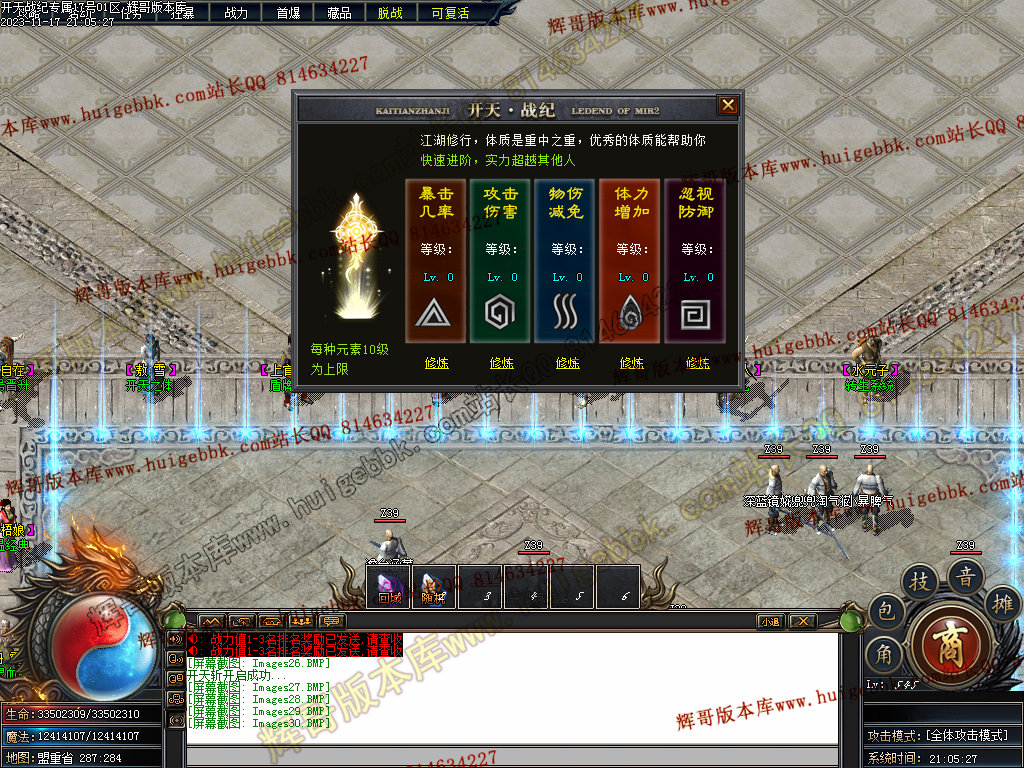Open the bag with the 包 button
Image resolution: width=1024 pixels, height=768 pixels.
coord(885,612)
